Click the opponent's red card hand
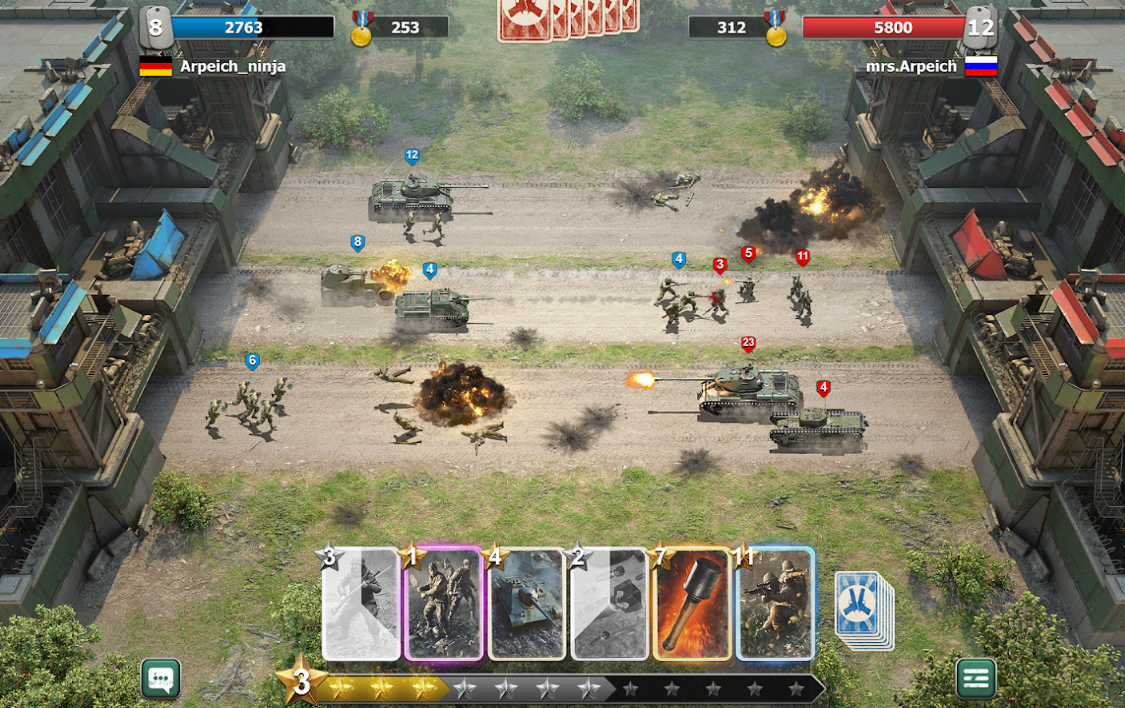The width and height of the screenshot is (1125, 708). [x=567, y=18]
